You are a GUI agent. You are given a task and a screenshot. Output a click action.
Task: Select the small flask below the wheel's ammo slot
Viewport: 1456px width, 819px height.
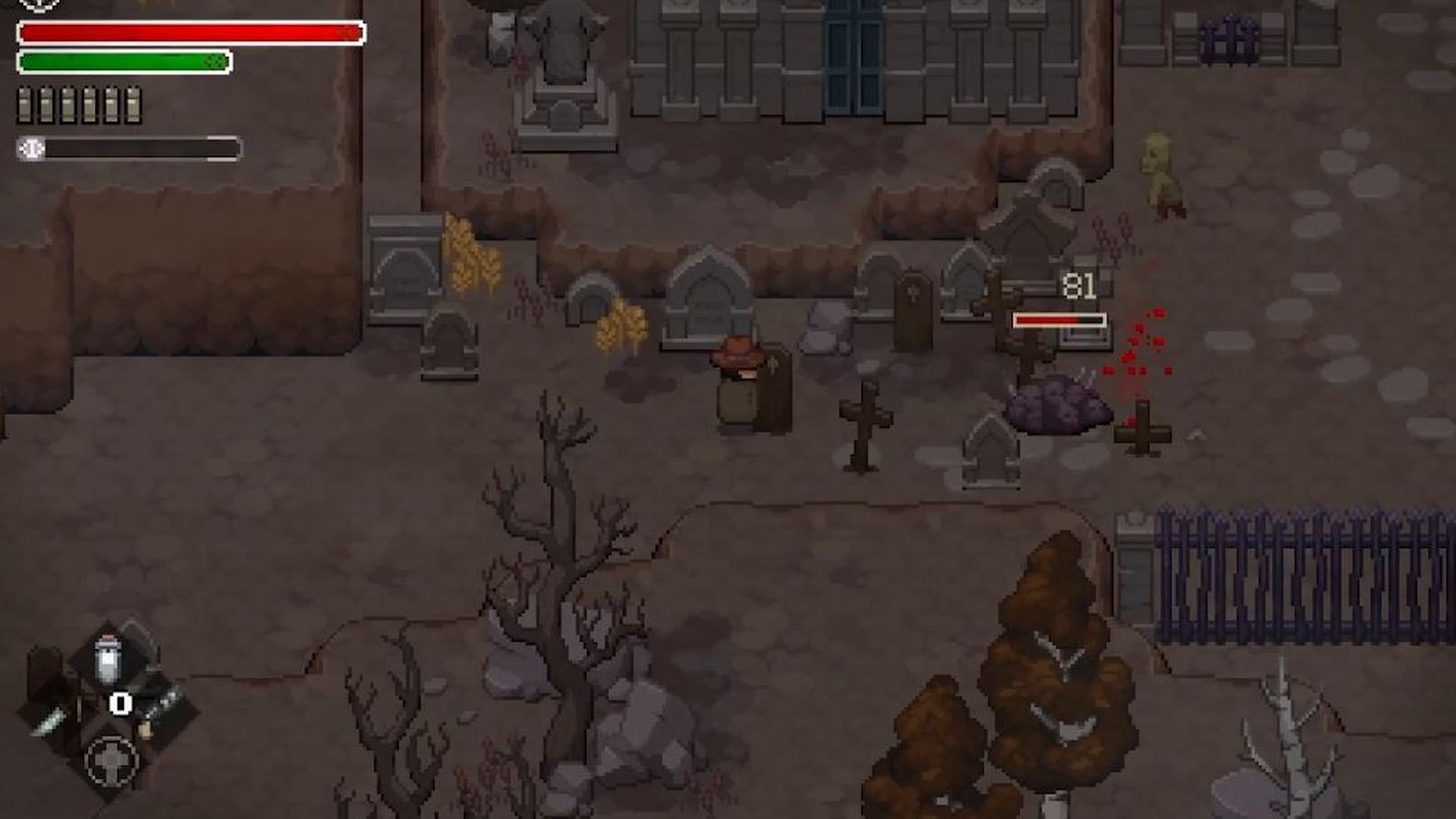click(146, 730)
